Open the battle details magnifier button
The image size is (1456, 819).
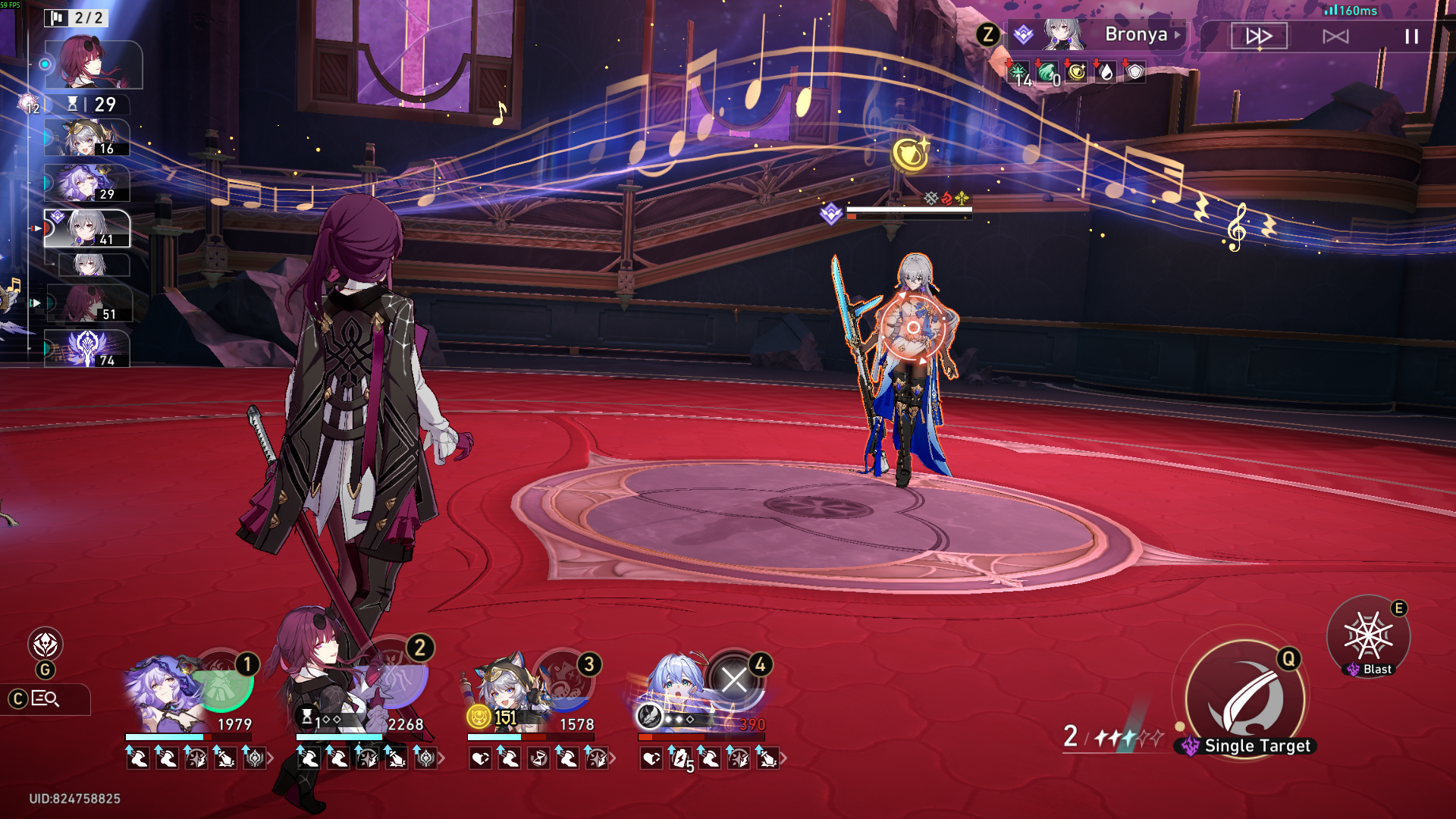coord(45,698)
